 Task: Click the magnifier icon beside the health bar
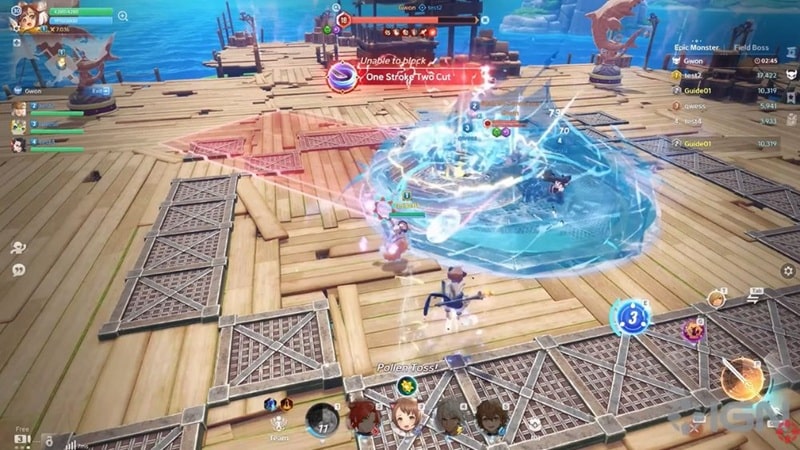pyautogui.click(x=123, y=16)
